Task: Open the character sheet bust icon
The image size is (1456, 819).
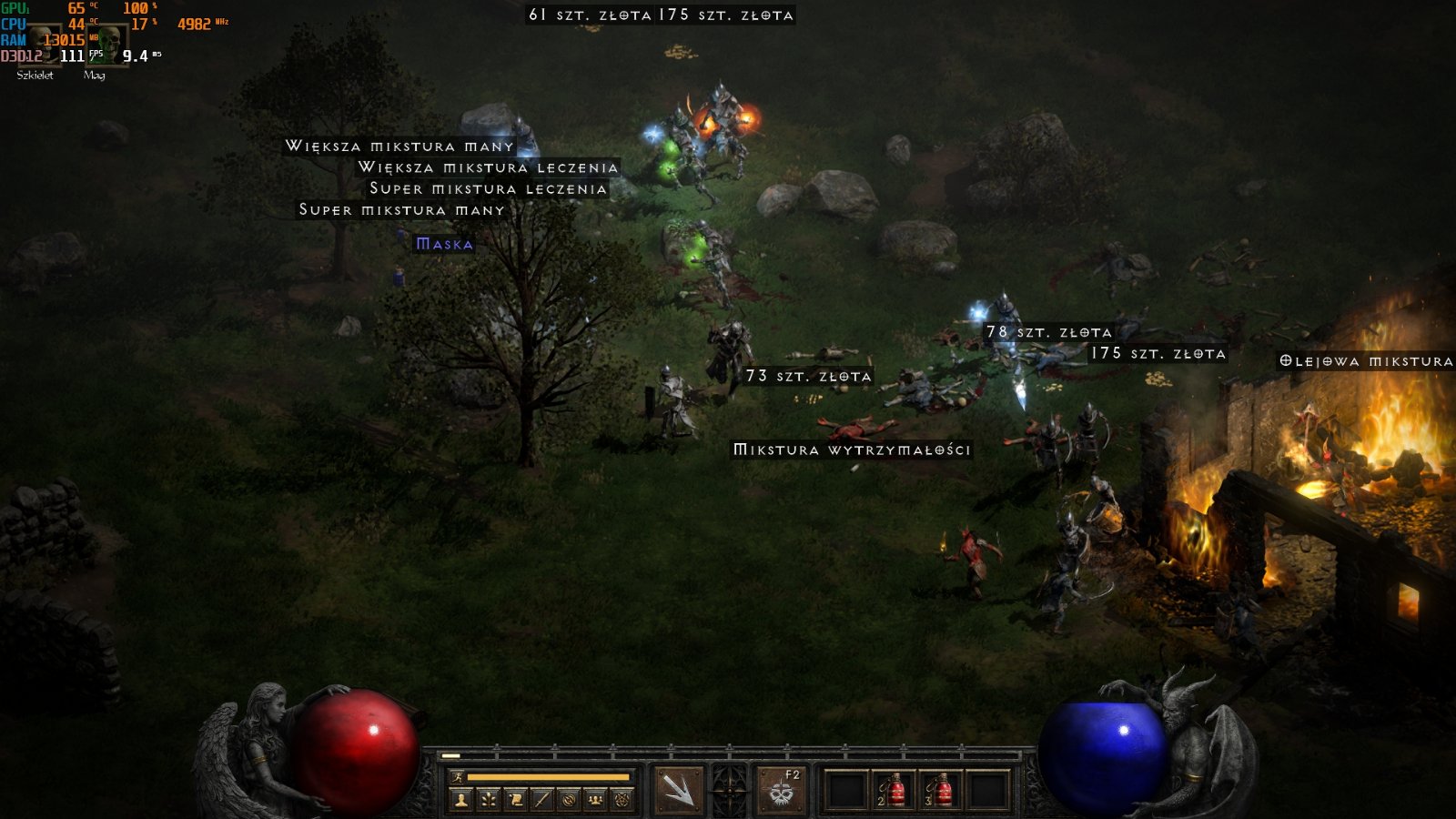Action: (x=461, y=800)
